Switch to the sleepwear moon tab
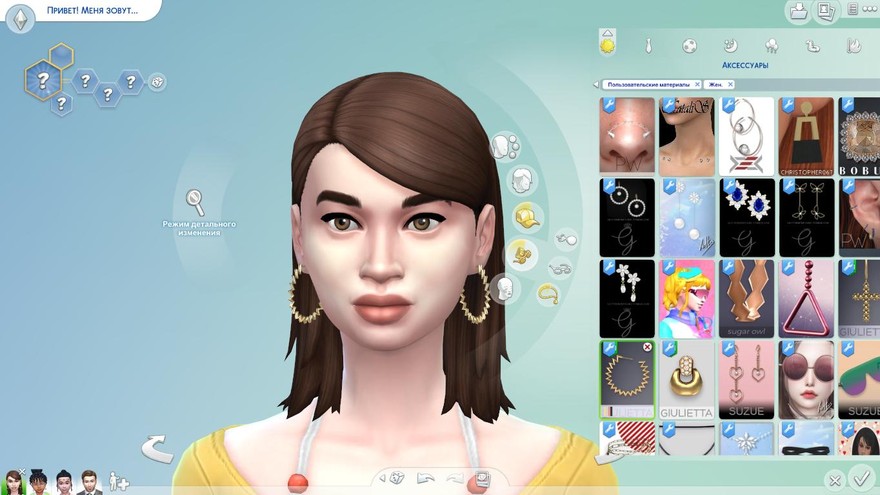Viewport: 880px width, 495px height. (x=730, y=46)
